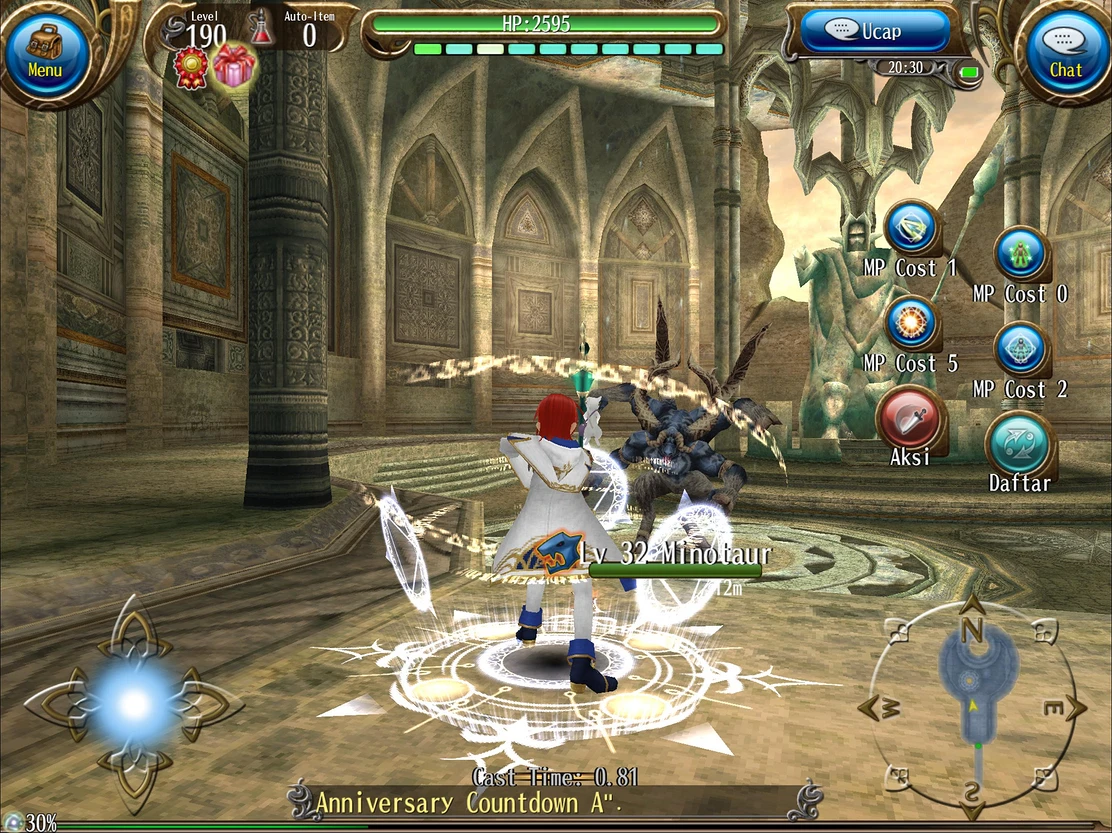Screen dimensions: 1112x833
Task: Click the red rosette medal icon
Action: [x=191, y=67]
